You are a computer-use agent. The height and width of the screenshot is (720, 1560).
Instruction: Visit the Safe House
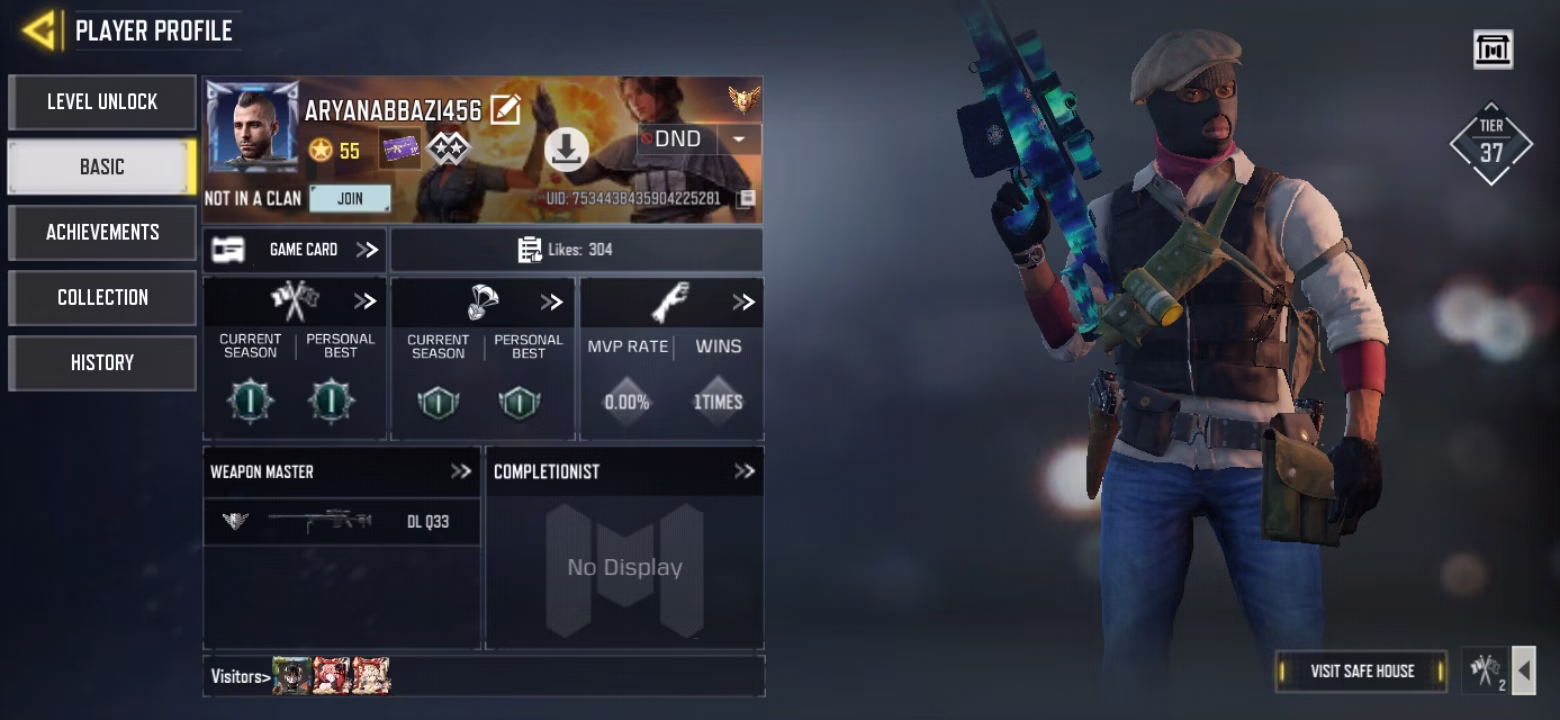1361,671
